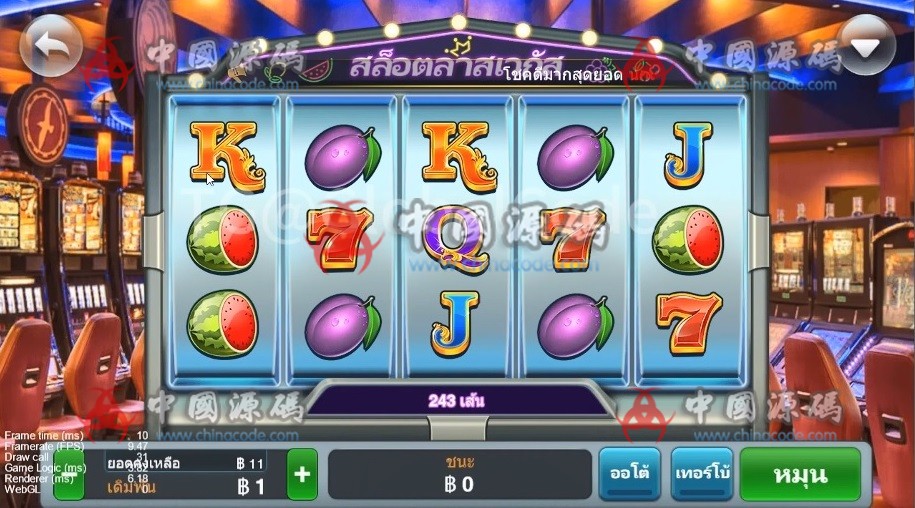Increase the bet with the green plus button

[x=302, y=475]
